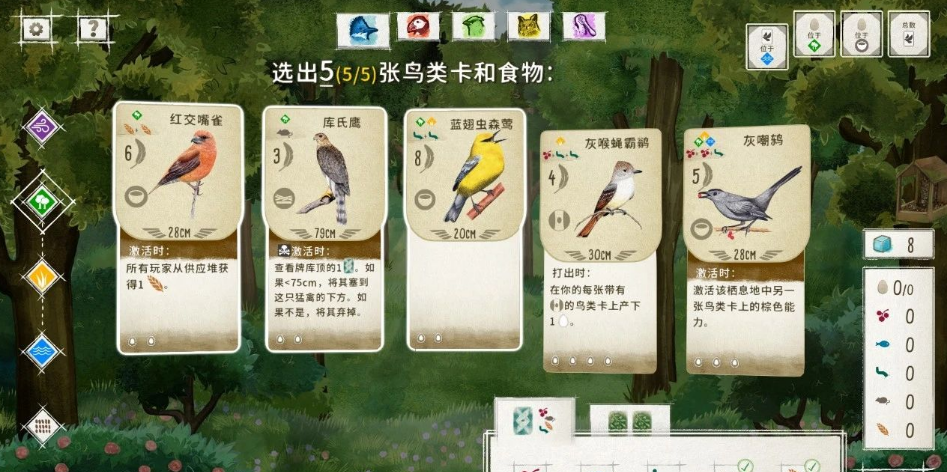Select the purple bird player portrait
This screenshot has width=947, height=472.
583,27
